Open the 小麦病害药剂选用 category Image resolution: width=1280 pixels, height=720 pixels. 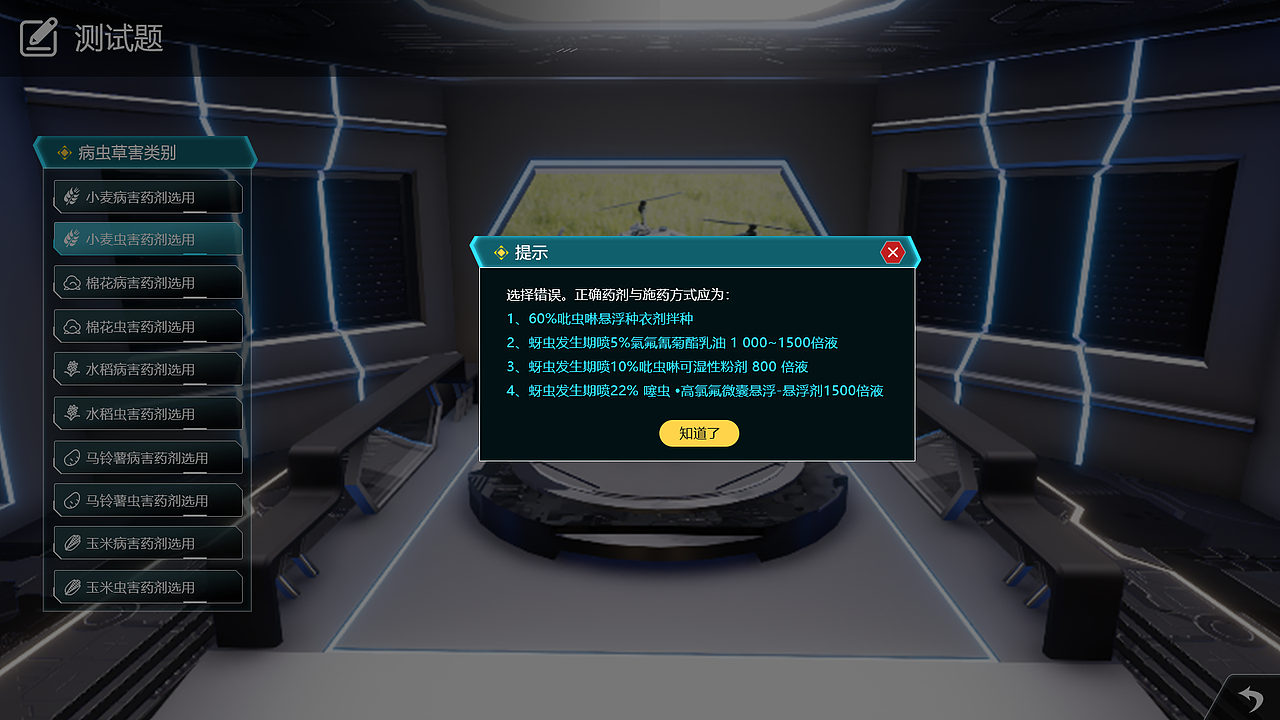[x=150, y=196]
